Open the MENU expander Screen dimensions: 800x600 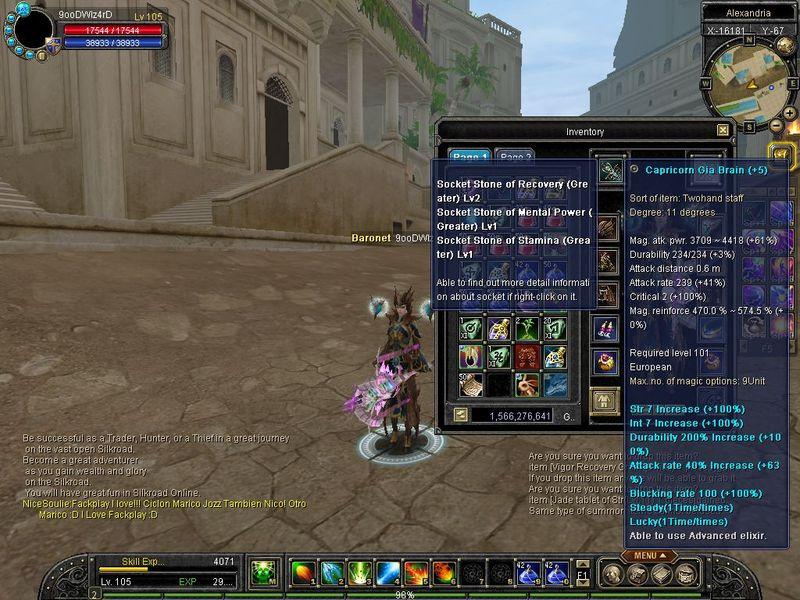643,556
